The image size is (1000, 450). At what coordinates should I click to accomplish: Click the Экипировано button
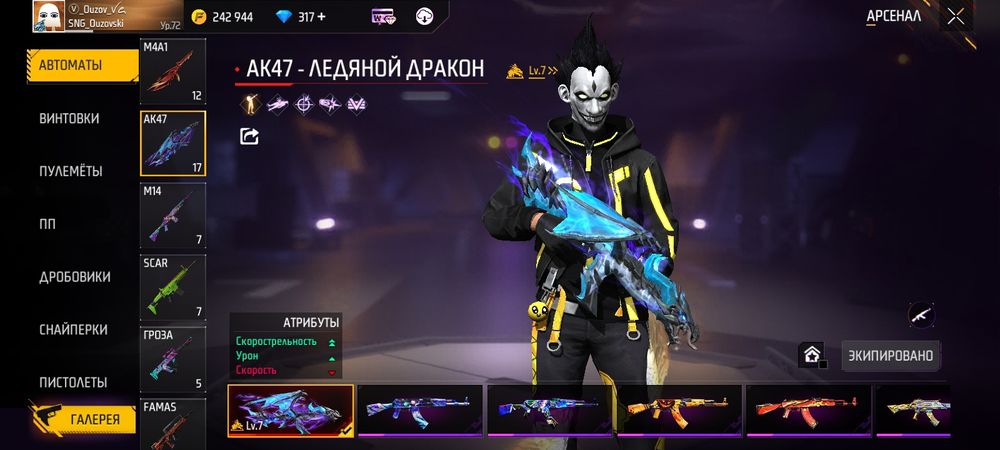[x=890, y=356]
